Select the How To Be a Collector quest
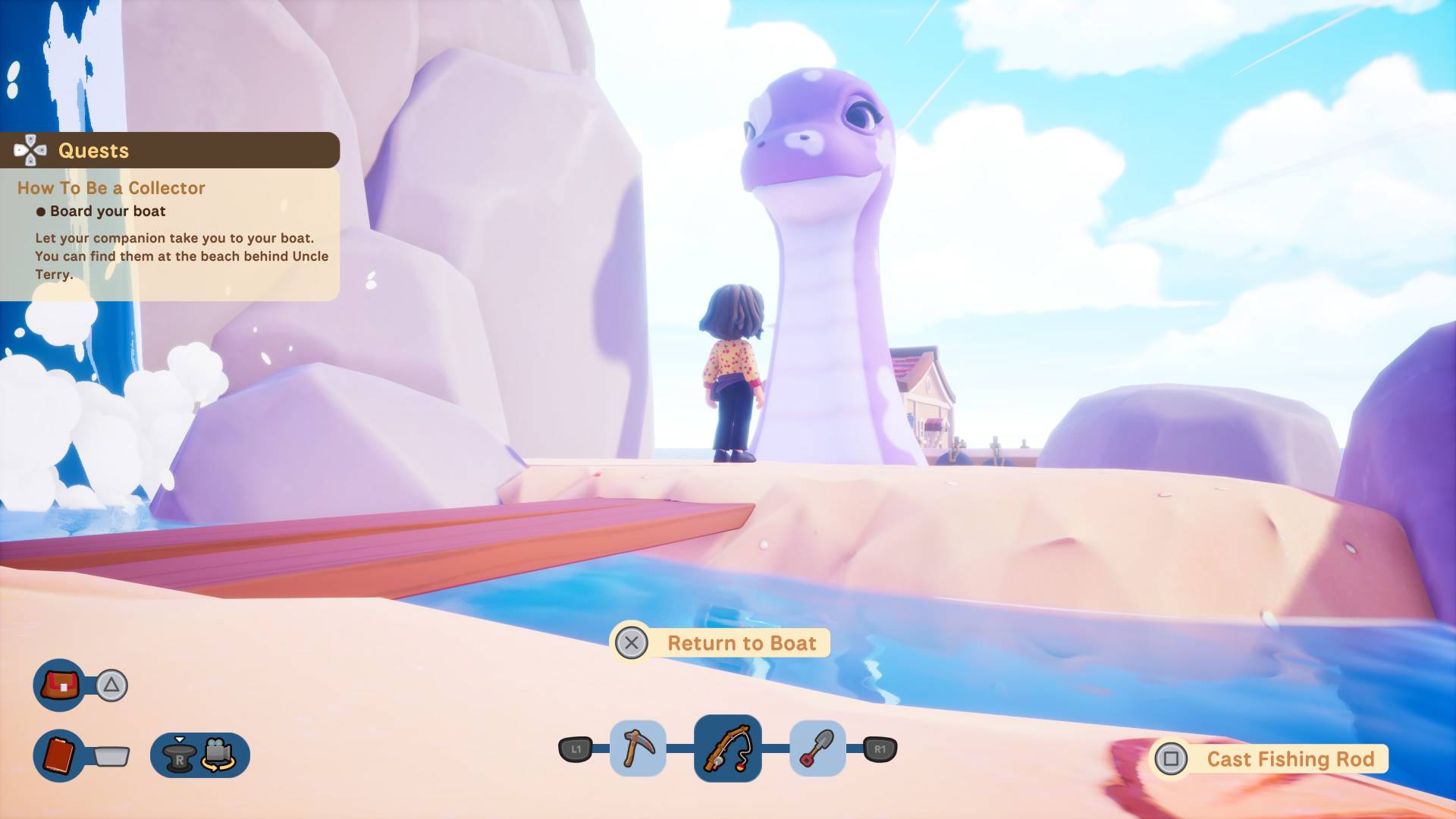This screenshot has height=819, width=1456. (111, 187)
